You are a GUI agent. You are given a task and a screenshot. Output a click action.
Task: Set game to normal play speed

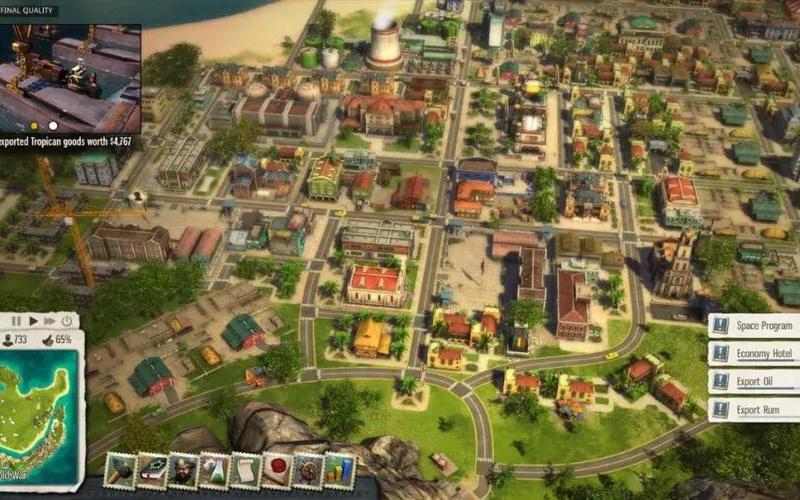(x=33, y=321)
